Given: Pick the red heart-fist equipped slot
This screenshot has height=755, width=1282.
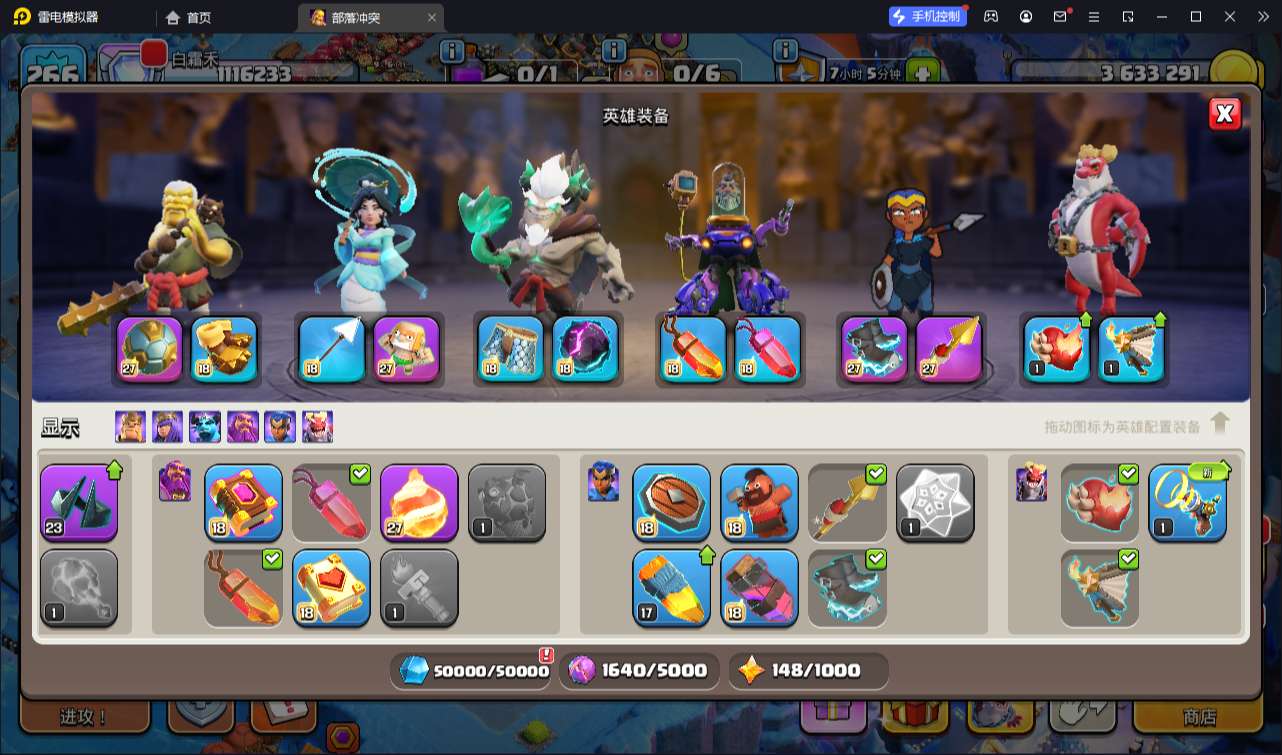Looking at the screenshot, I should coord(1057,349).
